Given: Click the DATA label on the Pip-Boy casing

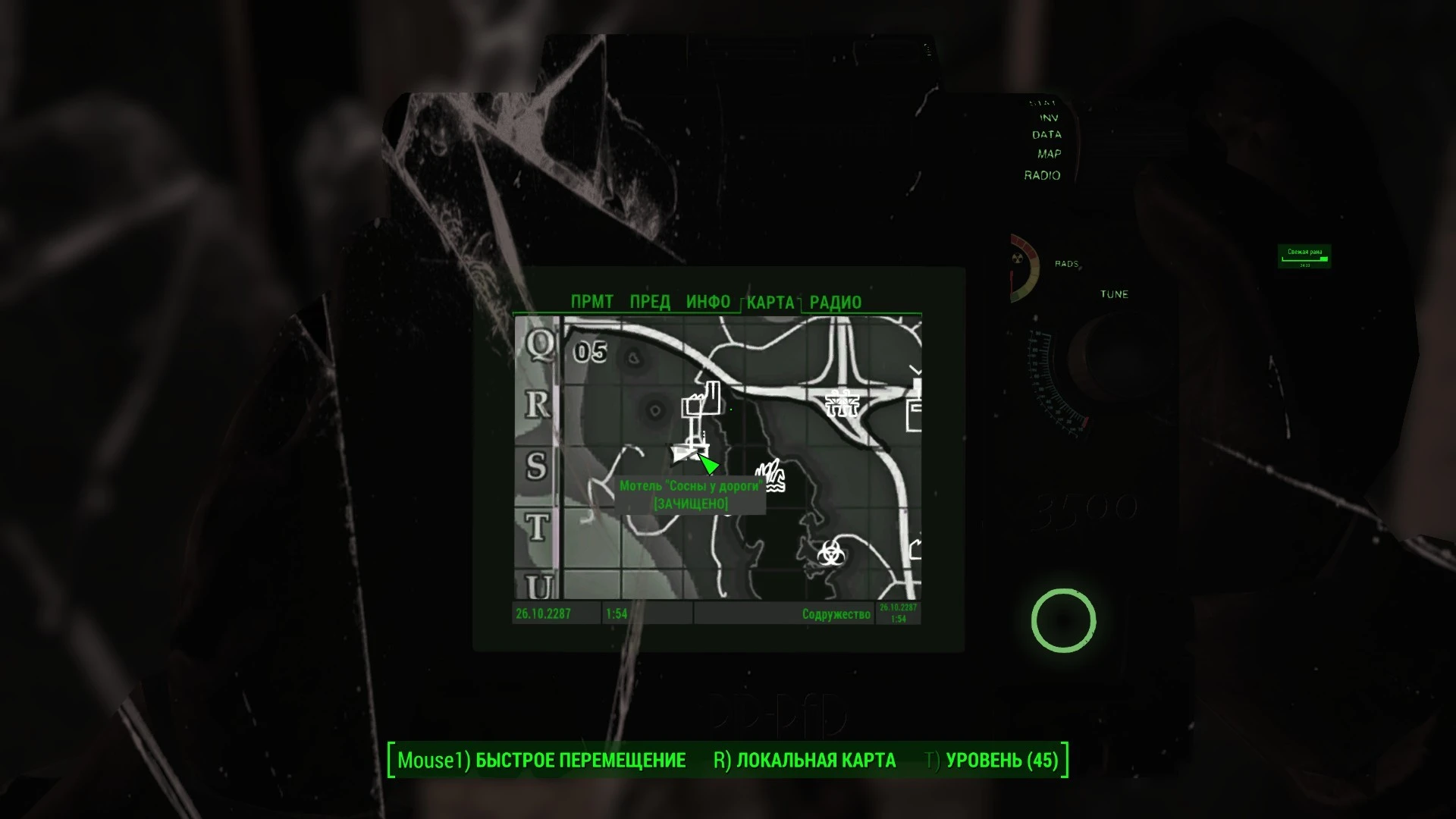Looking at the screenshot, I should (x=1046, y=133).
